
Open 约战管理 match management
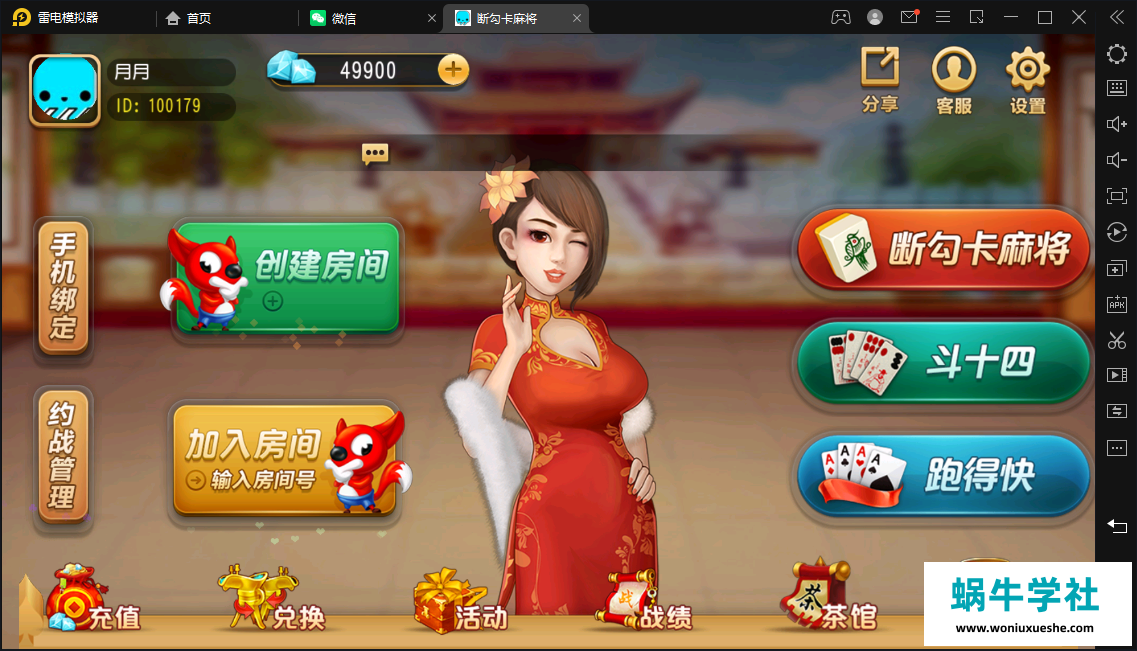click(x=64, y=453)
